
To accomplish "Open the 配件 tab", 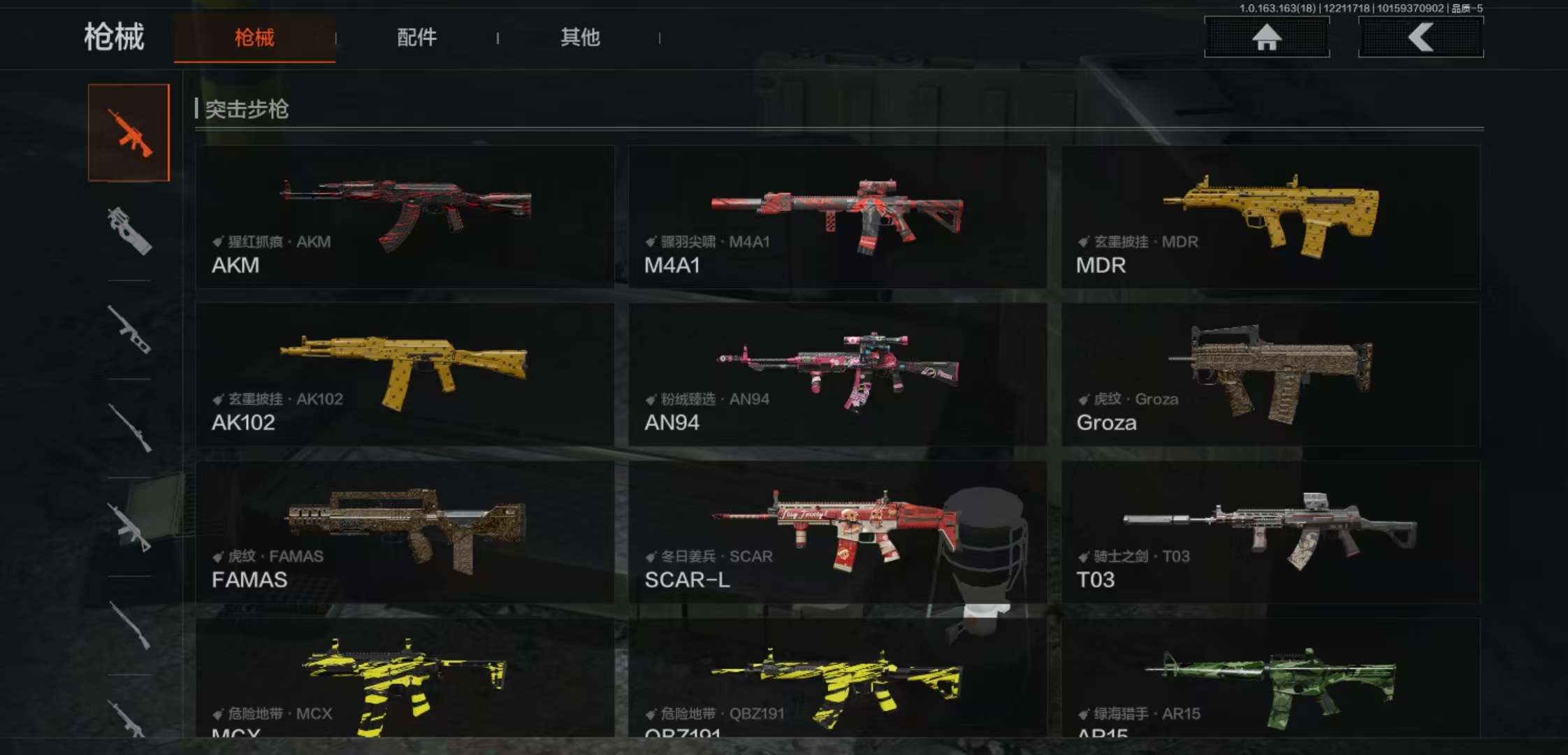I will coord(416,38).
